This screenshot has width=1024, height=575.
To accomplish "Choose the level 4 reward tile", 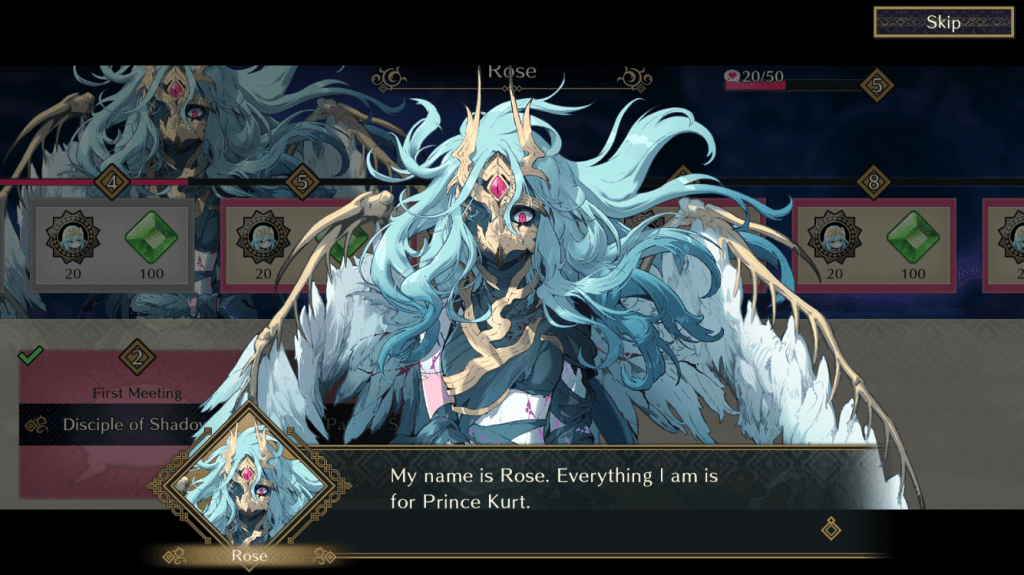I will [x=112, y=245].
